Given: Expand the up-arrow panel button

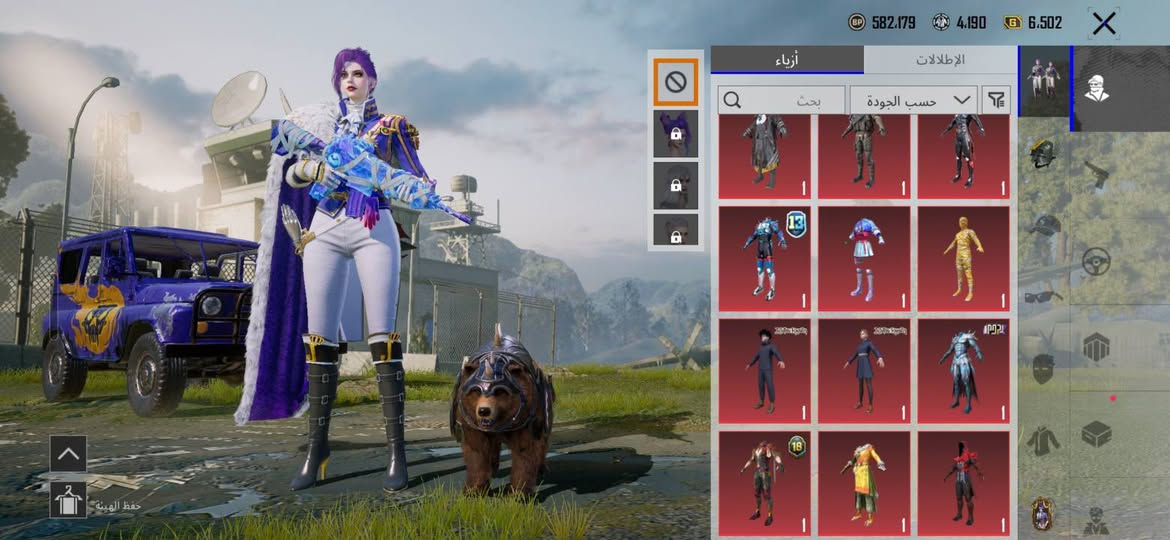Looking at the screenshot, I should [x=68, y=453].
